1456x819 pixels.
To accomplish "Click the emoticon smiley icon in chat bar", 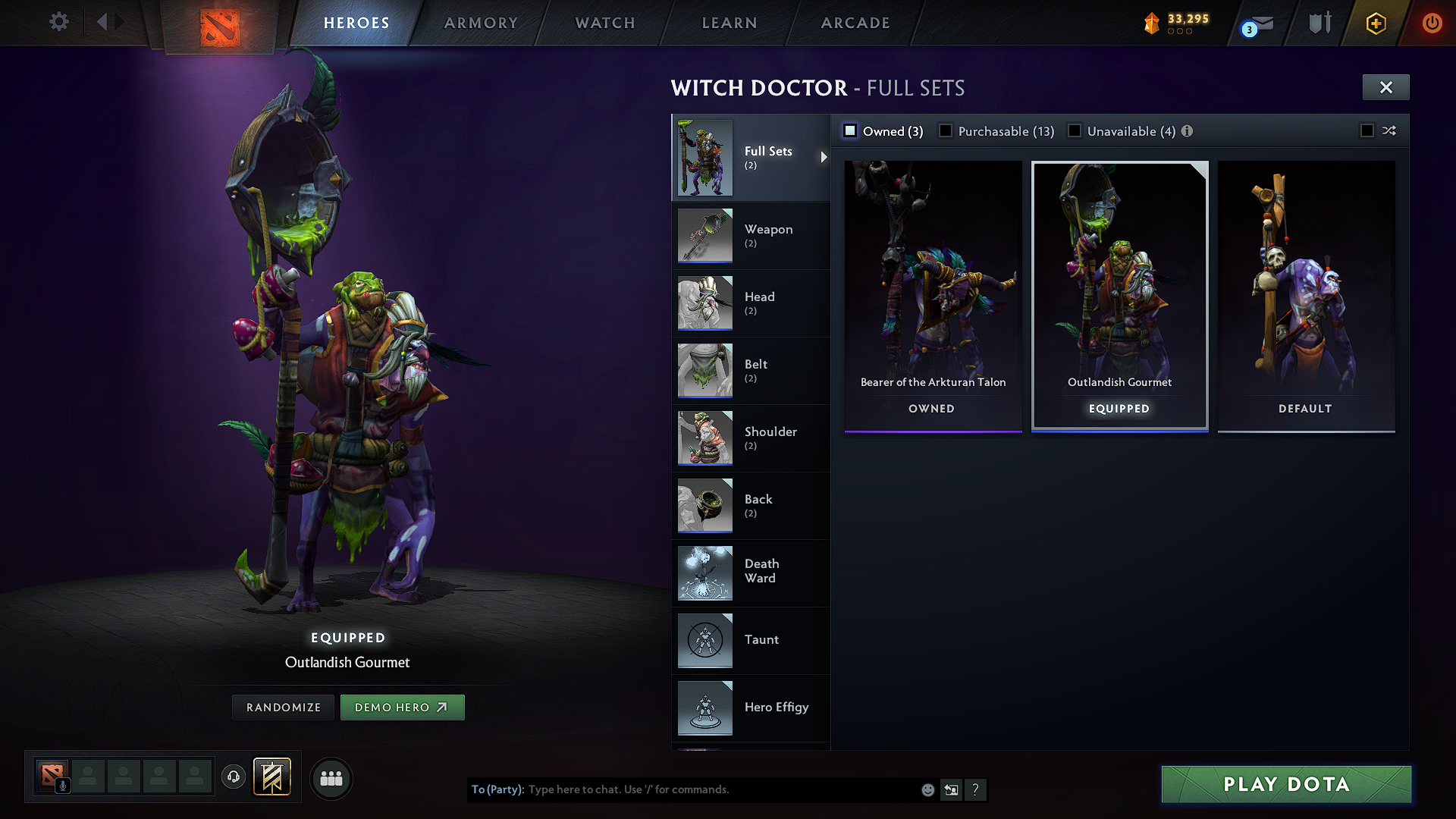I will pos(927,789).
